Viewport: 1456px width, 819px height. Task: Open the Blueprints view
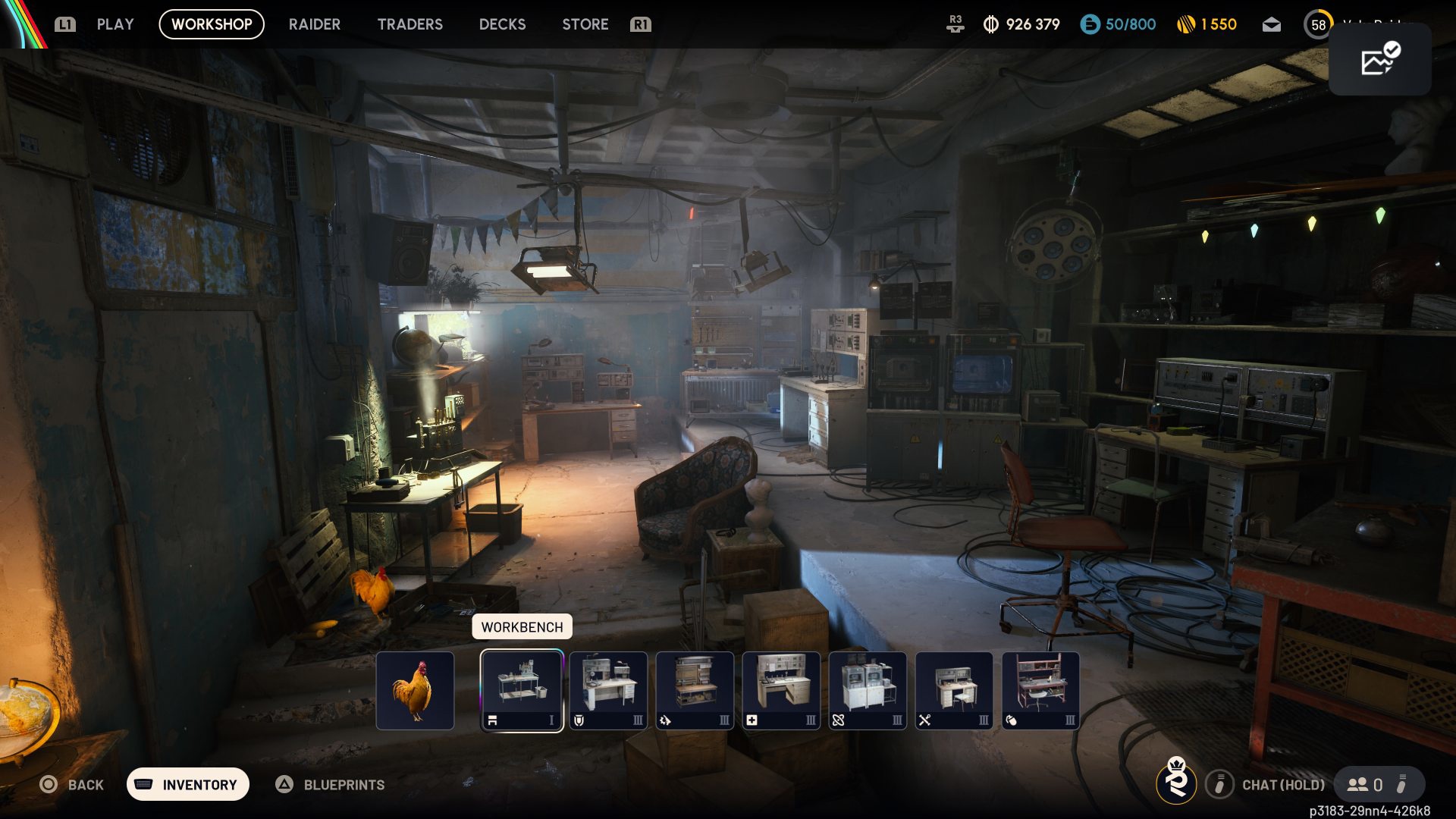point(331,784)
